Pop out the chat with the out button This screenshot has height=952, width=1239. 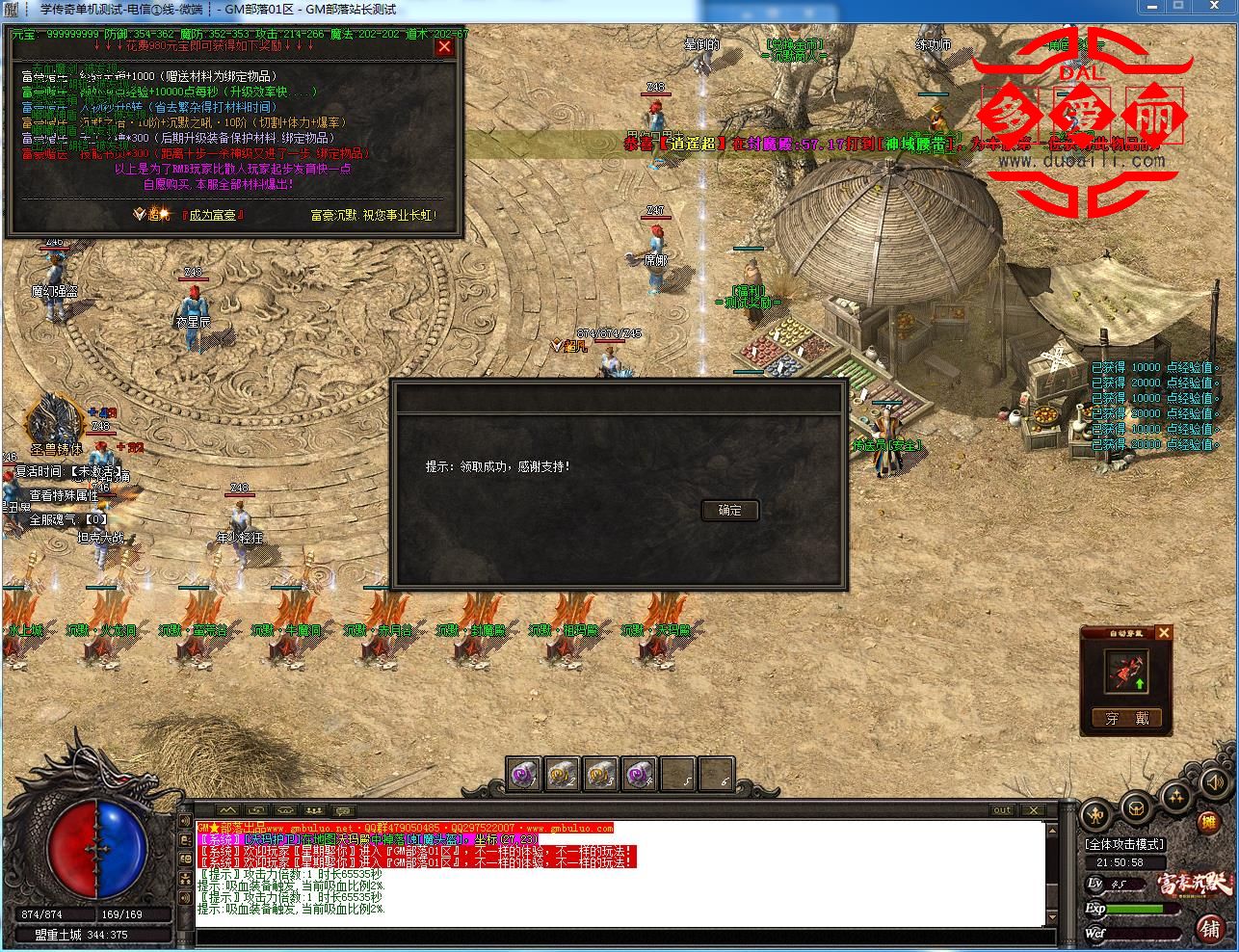coord(1002,810)
